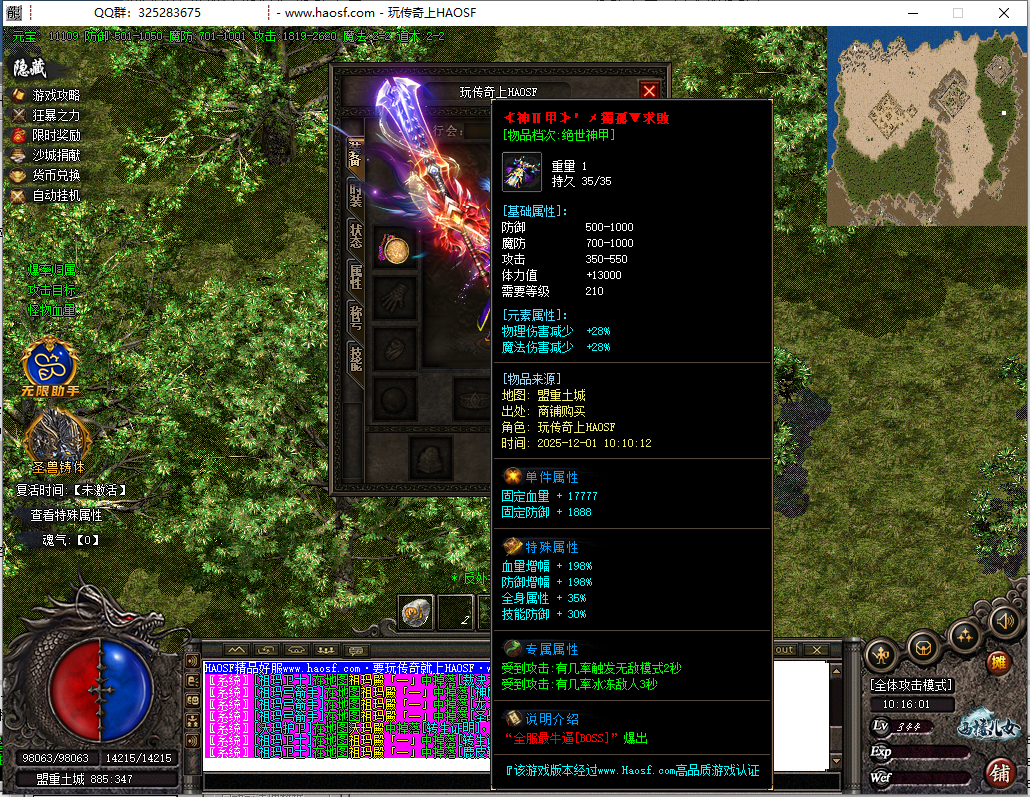1030x797 pixels.
Task: Open 货币兑换 currency exchange
Action: 56,175
